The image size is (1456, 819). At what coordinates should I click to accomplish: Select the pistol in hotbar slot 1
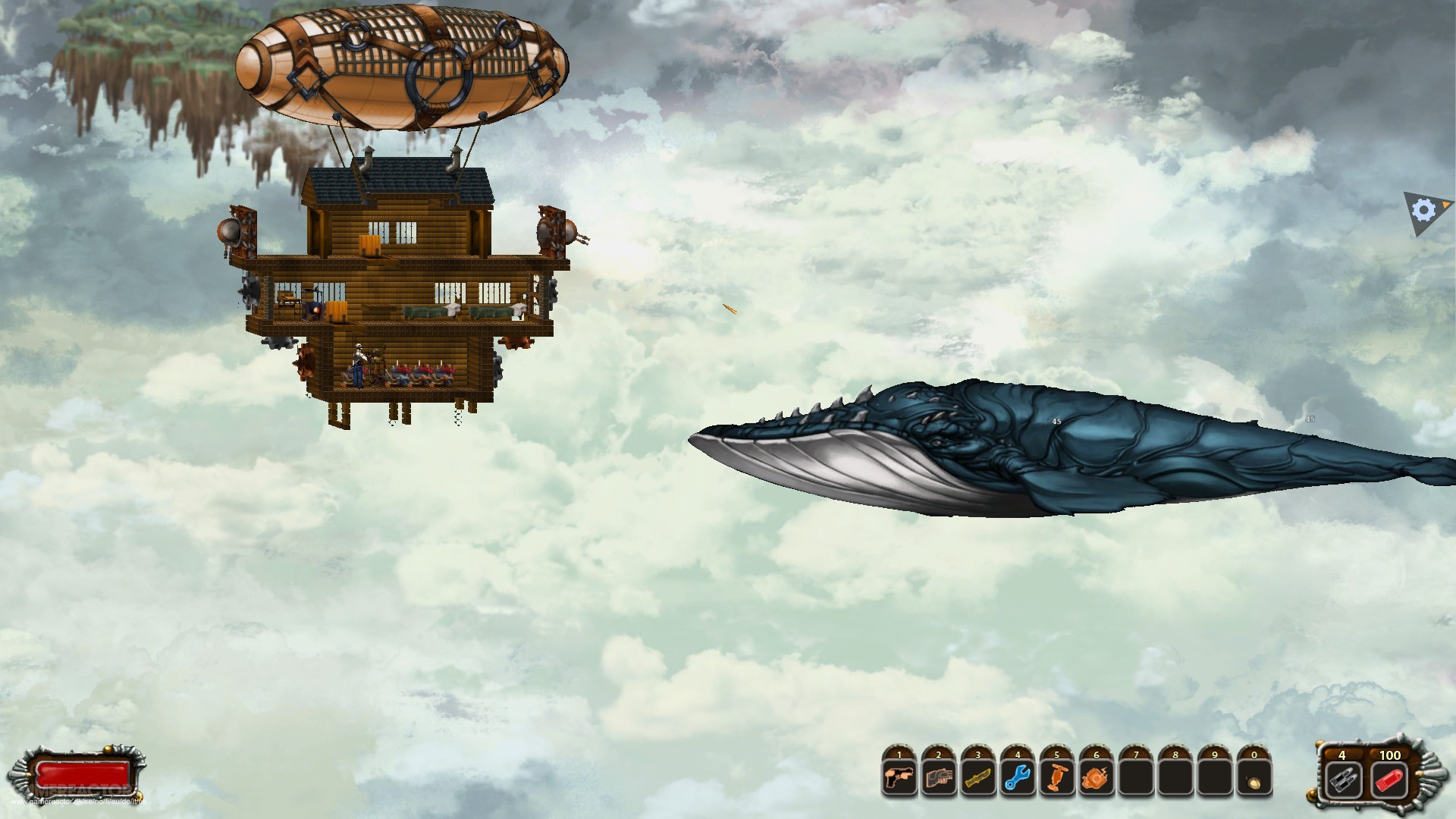(x=899, y=779)
